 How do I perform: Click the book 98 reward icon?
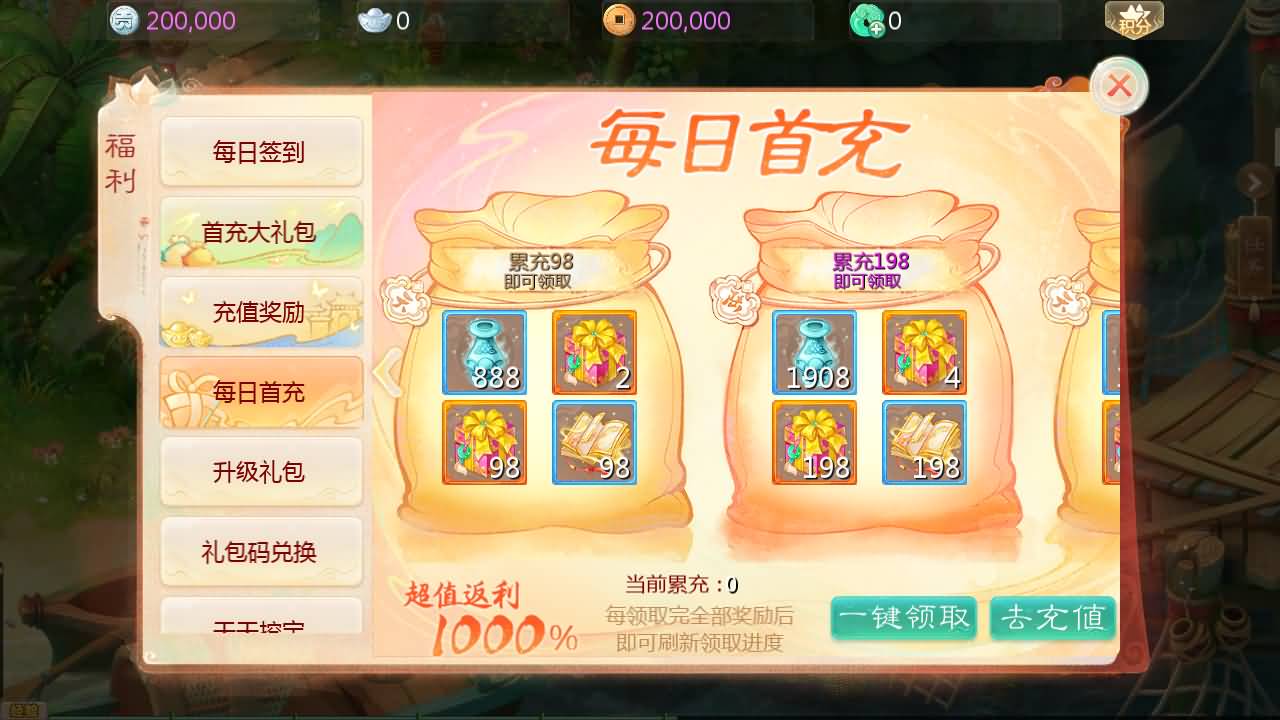[x=594, y=441]
